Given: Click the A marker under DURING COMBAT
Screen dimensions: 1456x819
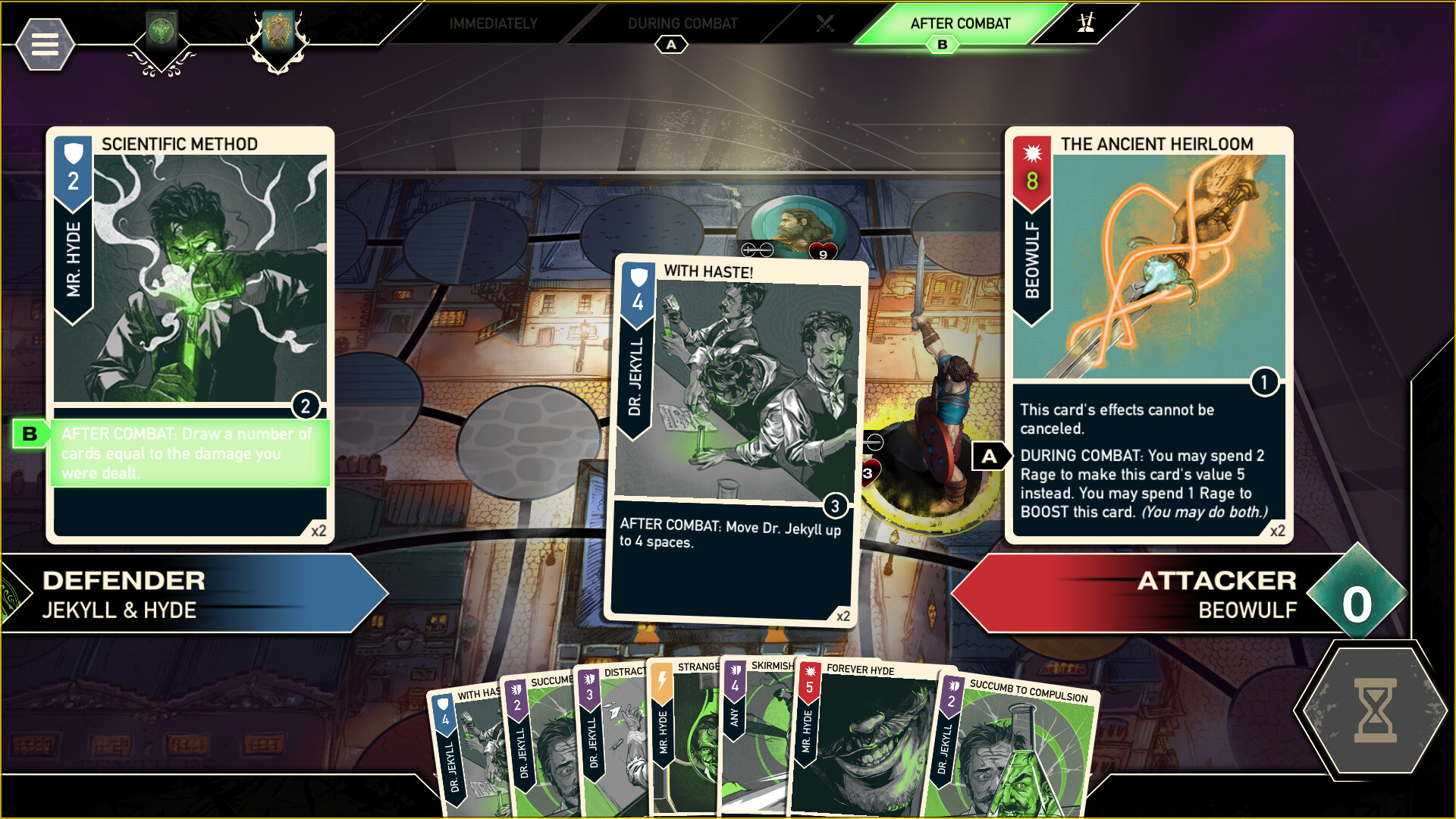Looking at the screenshot, I should pyautogui.click(x=670, y=45).
